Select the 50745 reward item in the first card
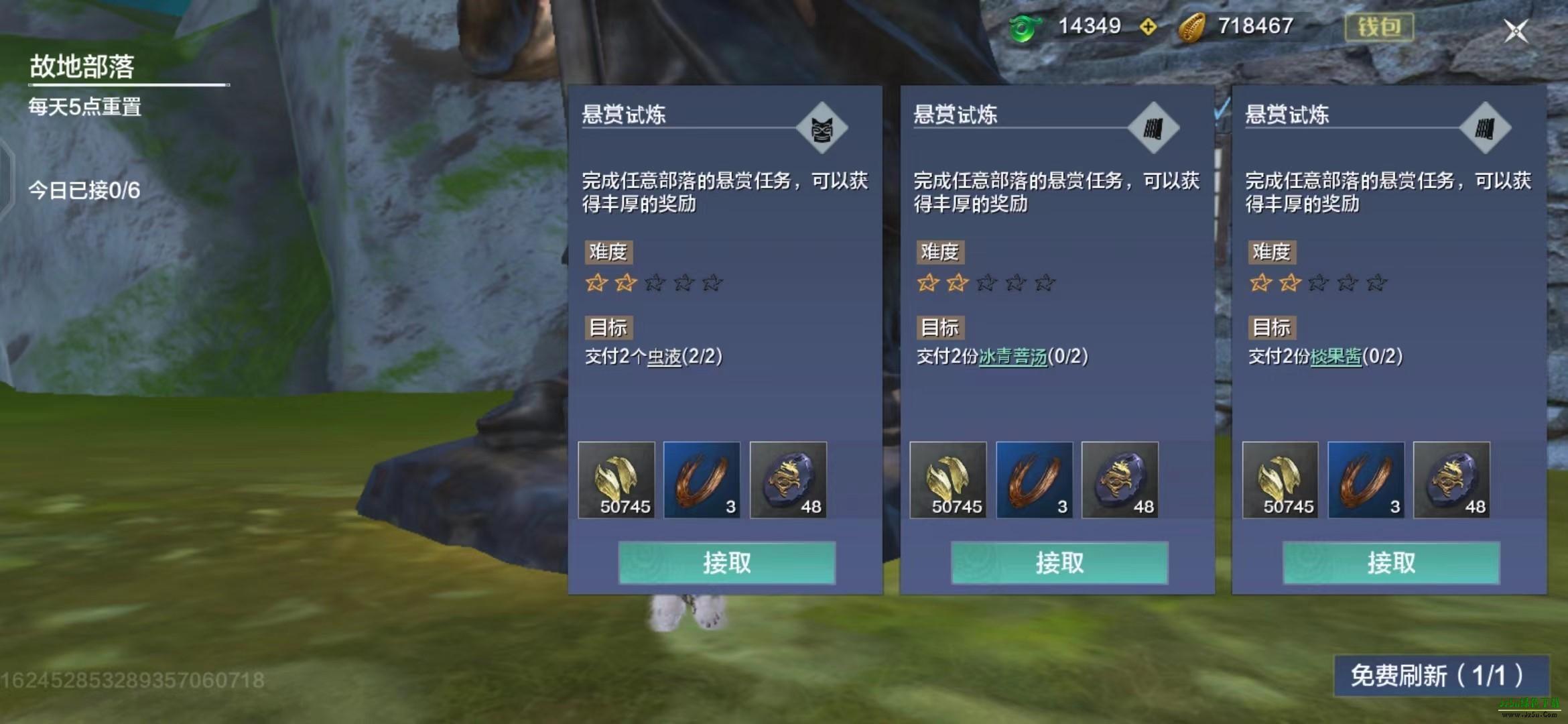The height and width of the screenshot is (724, 1568). point(617,480)
